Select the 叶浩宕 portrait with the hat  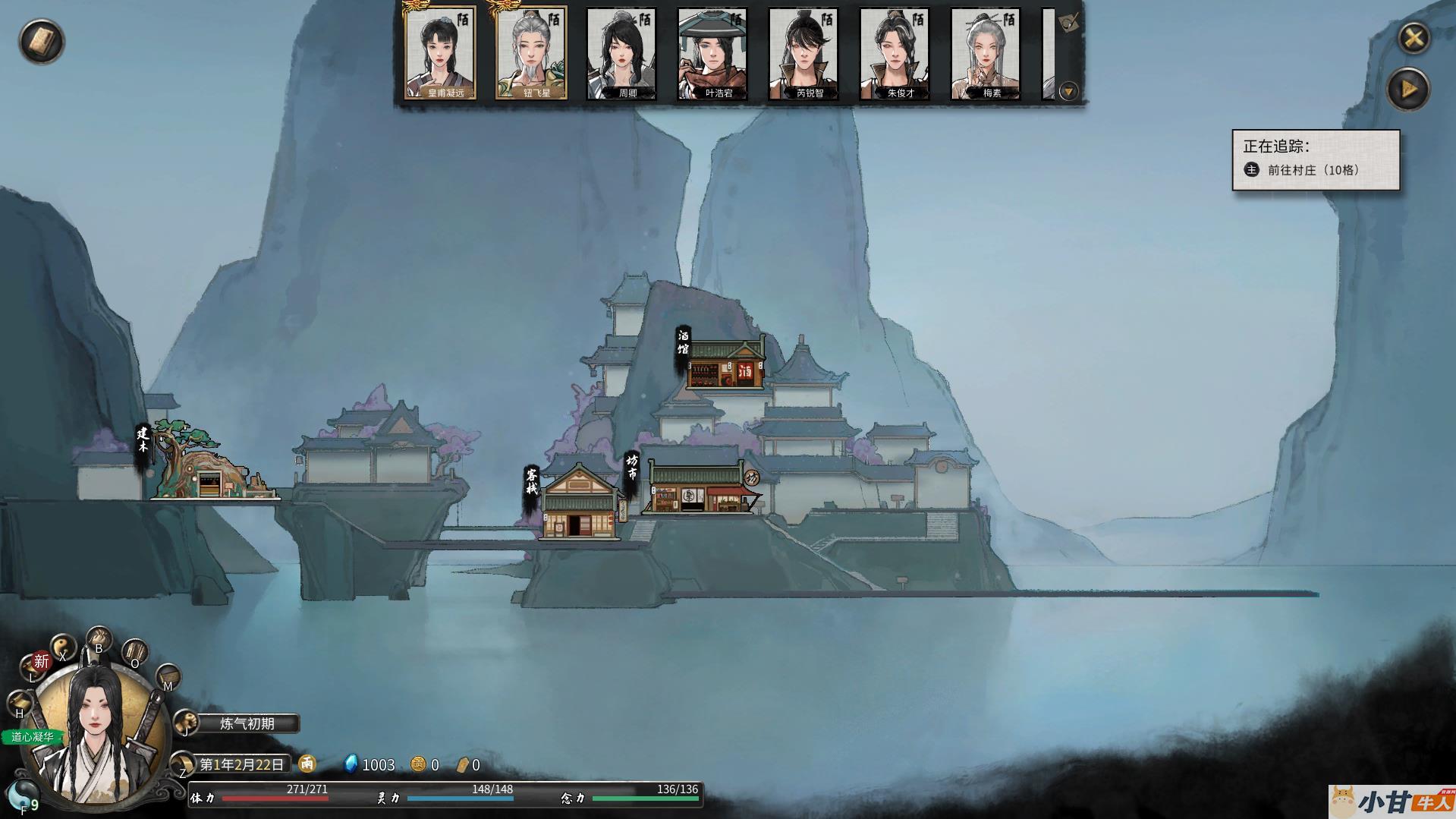[712, 53]
